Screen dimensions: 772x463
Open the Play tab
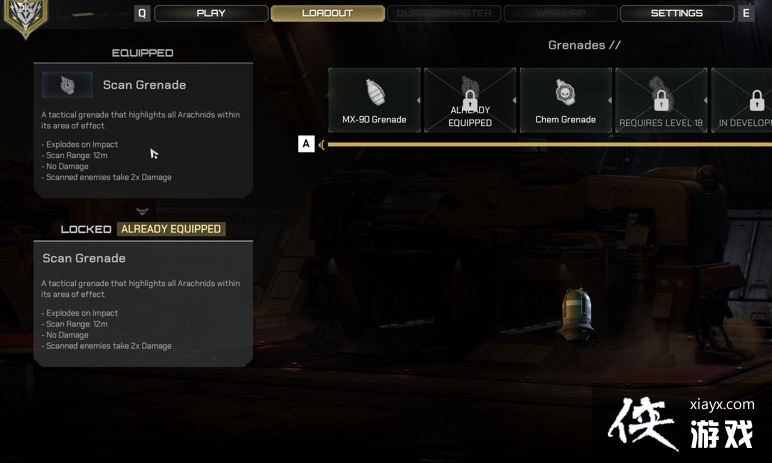click(211, 13)
